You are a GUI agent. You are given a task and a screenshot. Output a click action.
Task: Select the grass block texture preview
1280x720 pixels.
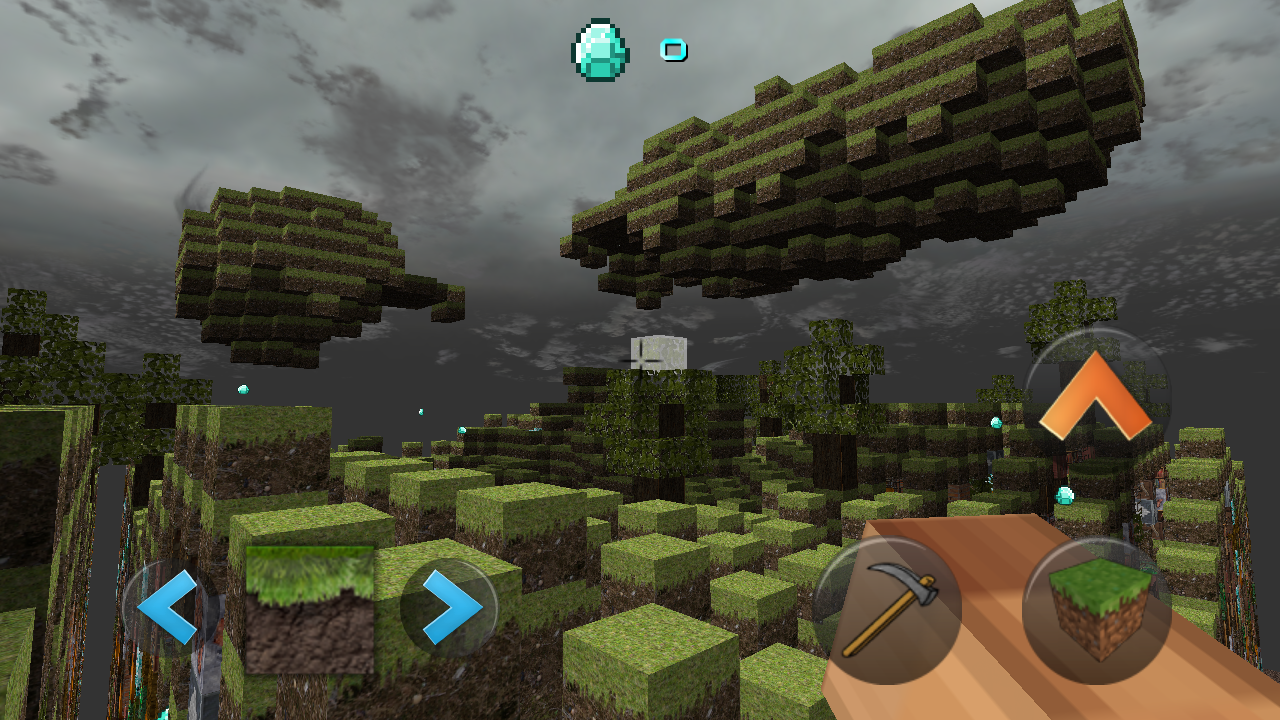310,610
